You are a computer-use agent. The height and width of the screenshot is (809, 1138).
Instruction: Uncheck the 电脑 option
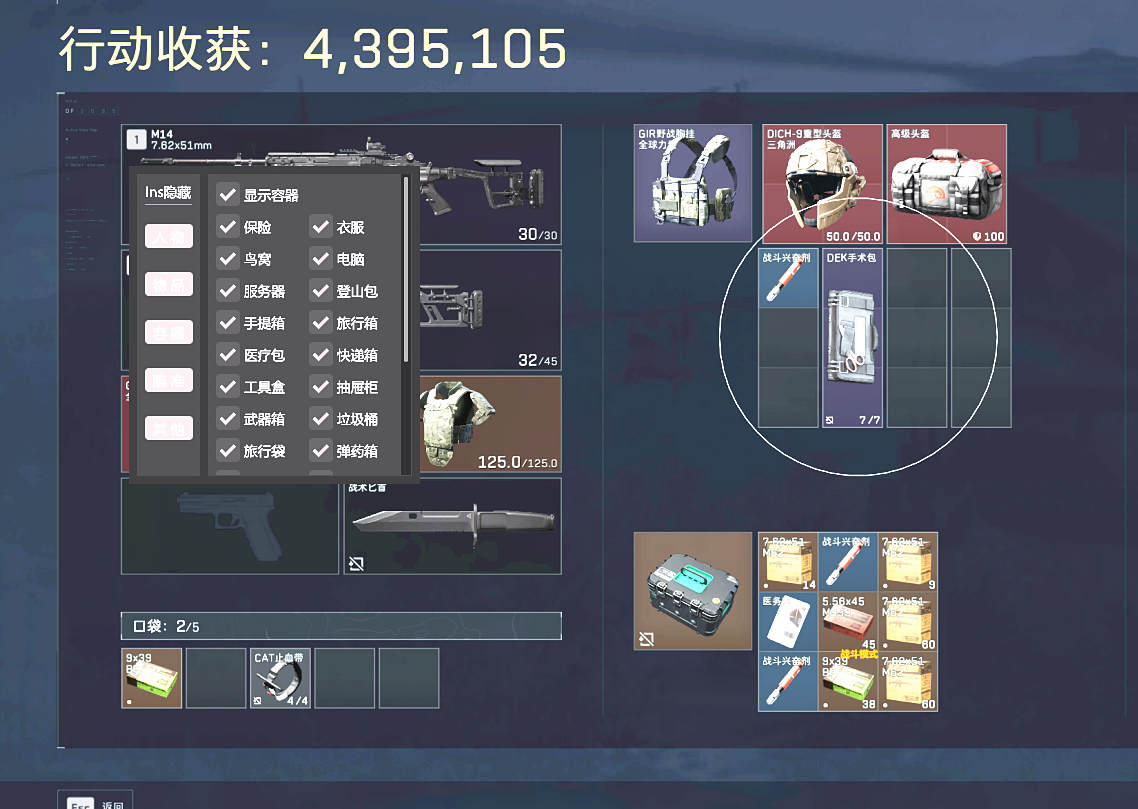click(320, 259)
